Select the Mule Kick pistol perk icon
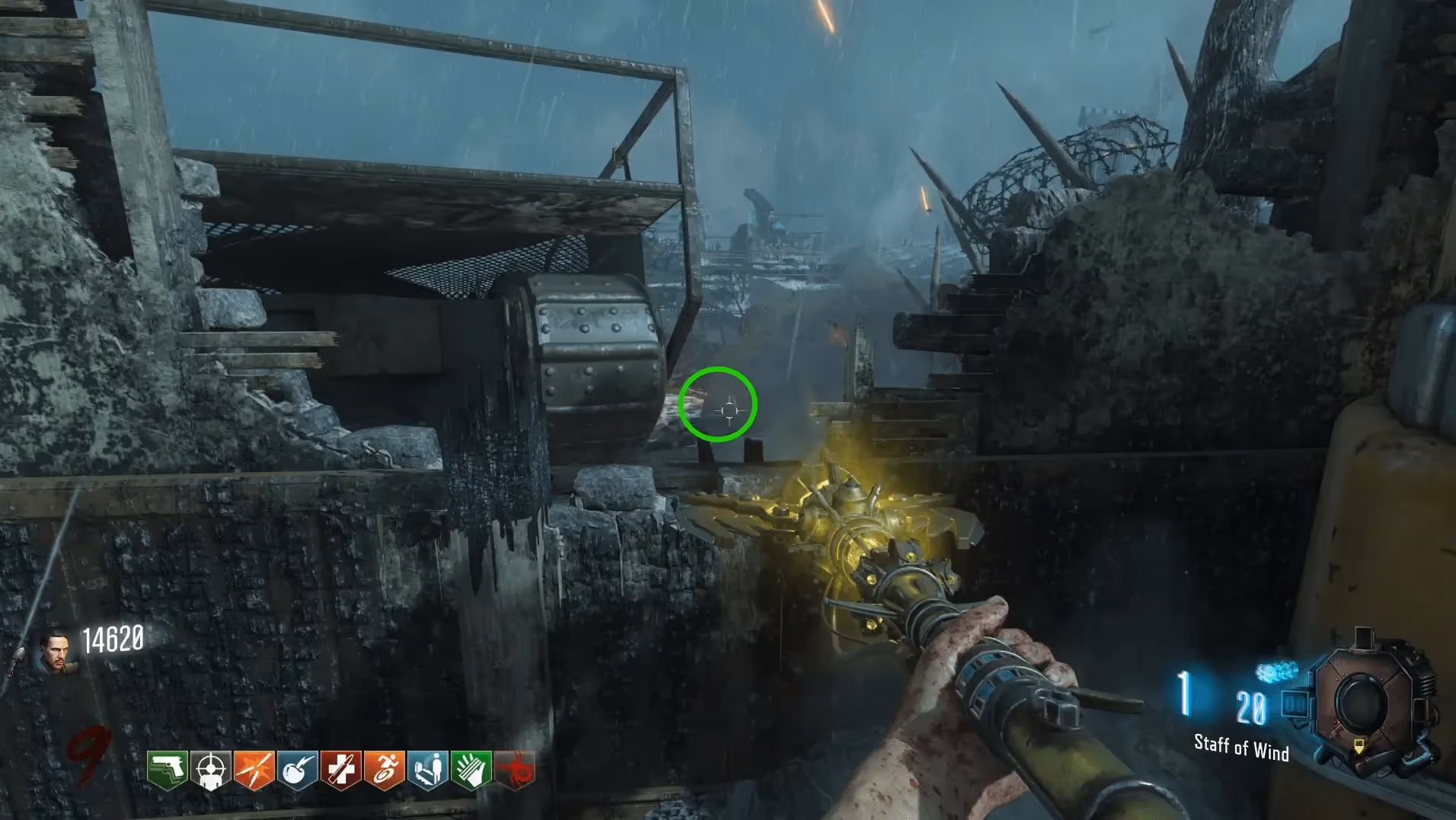1456x820 pixels. click(x=168, y=770)
